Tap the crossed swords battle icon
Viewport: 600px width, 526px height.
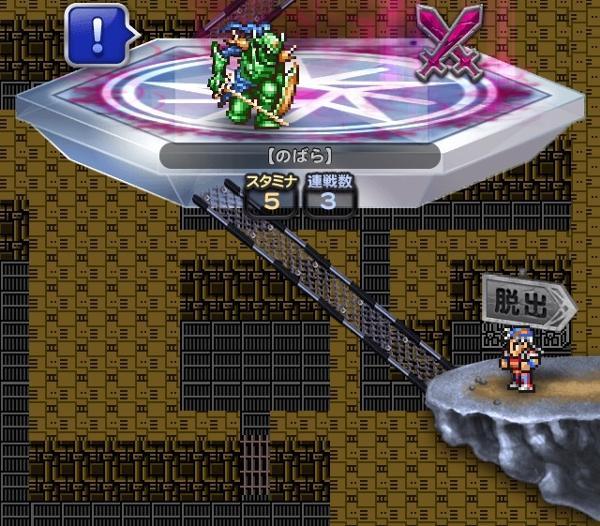[x=449, y=39]
